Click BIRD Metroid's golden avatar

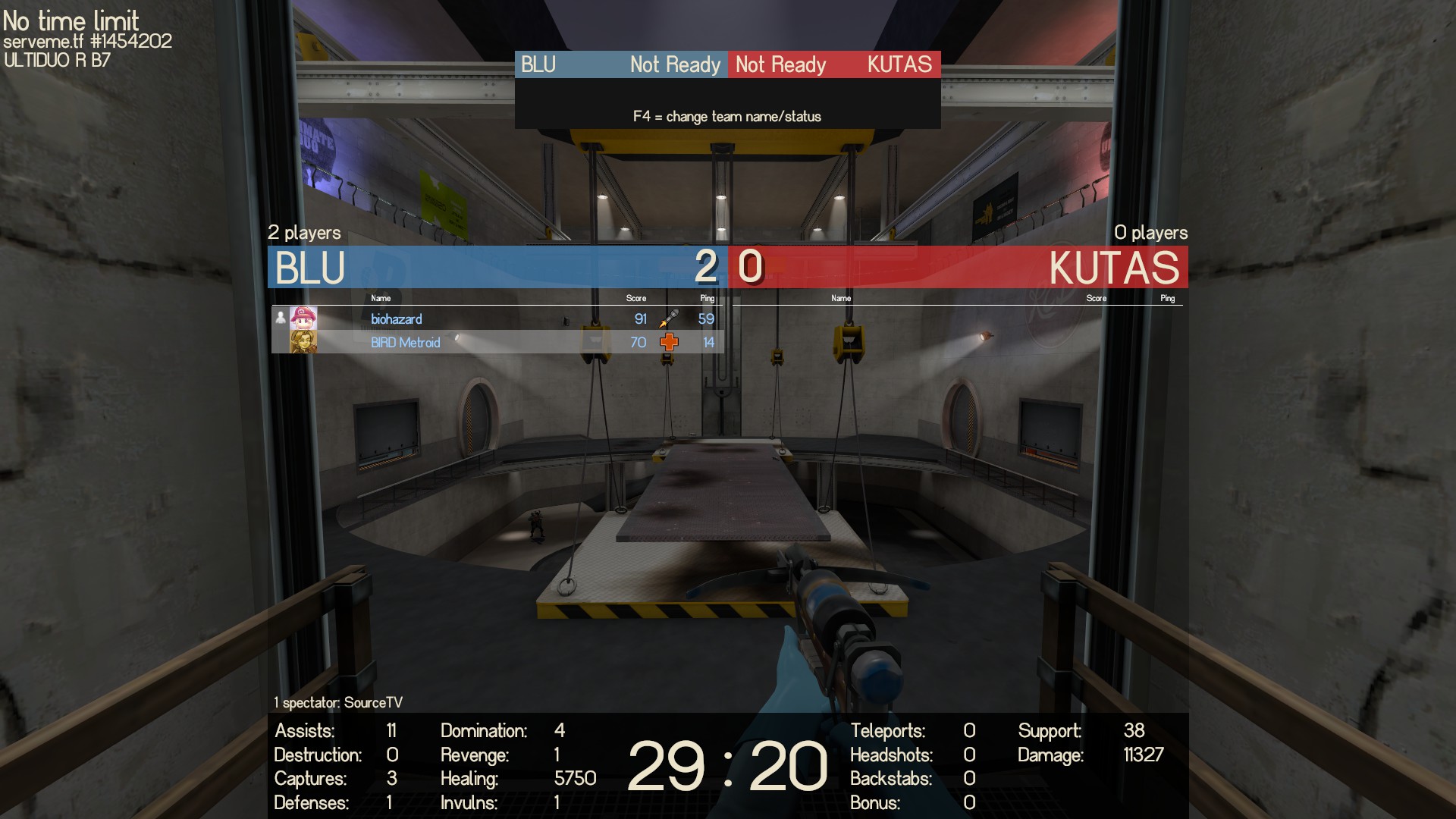(303, 342)
